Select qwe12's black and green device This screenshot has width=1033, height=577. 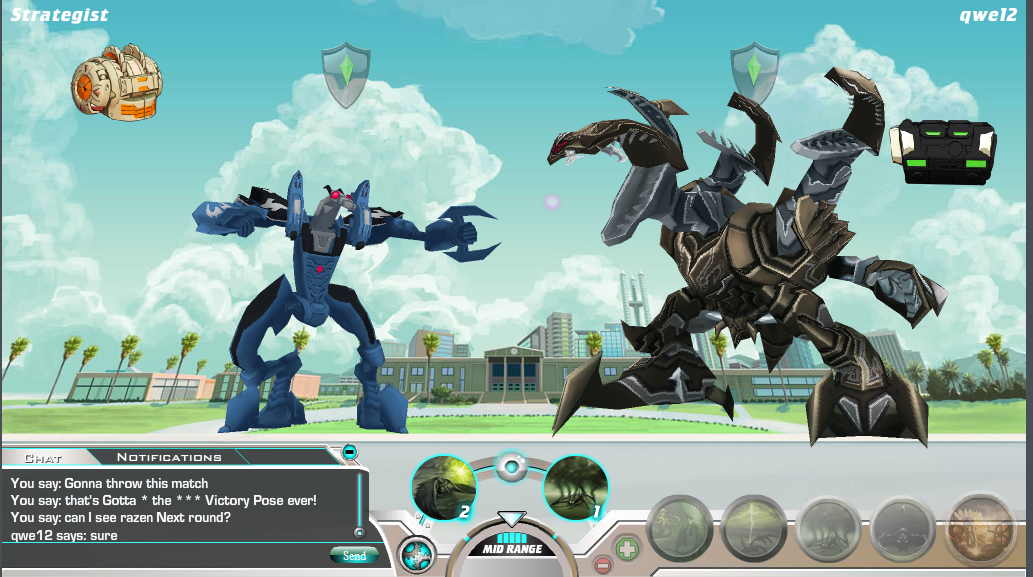click(942, 151)
